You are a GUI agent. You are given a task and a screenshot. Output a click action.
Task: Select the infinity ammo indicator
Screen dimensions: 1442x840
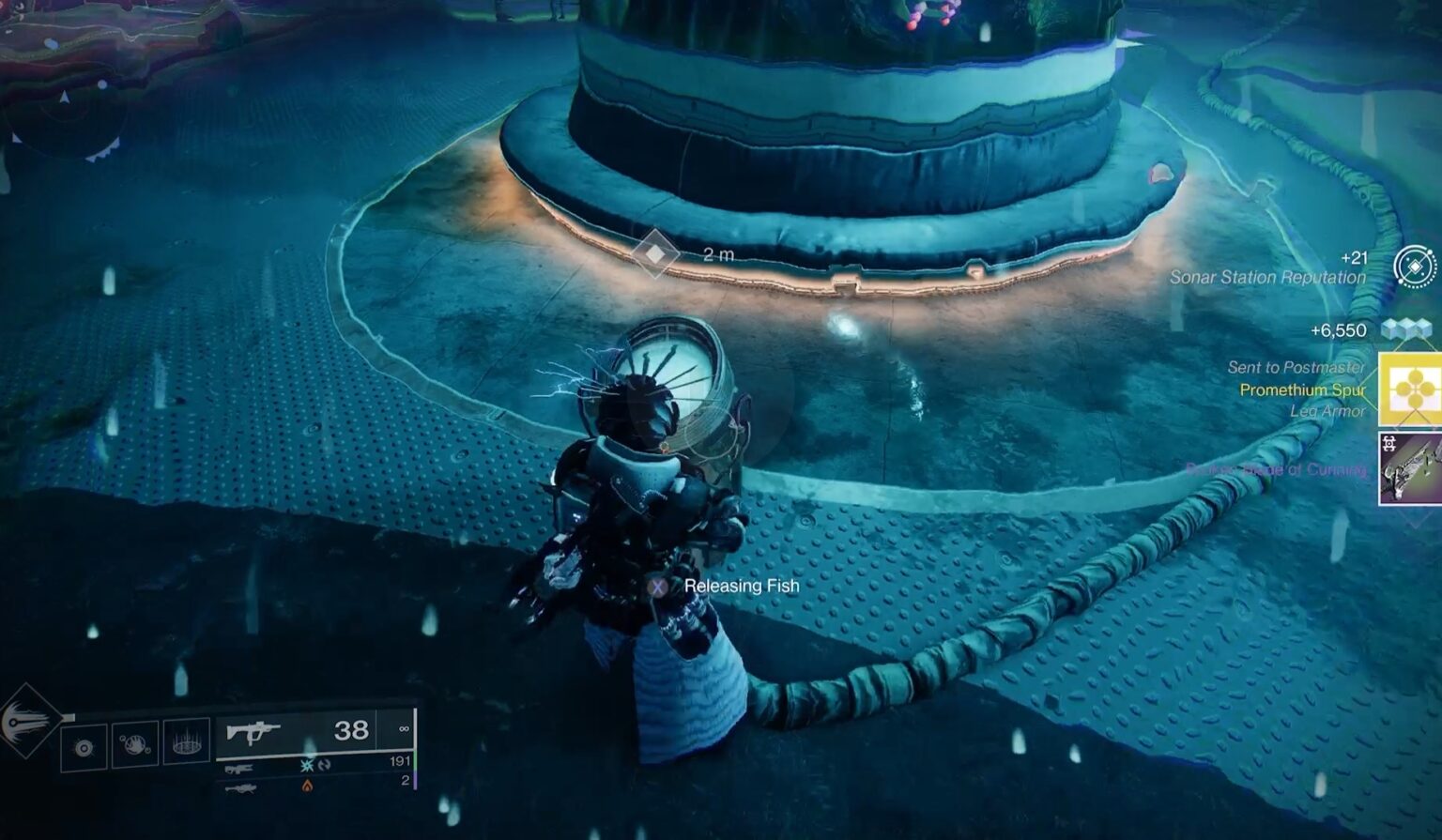point(405,728)
